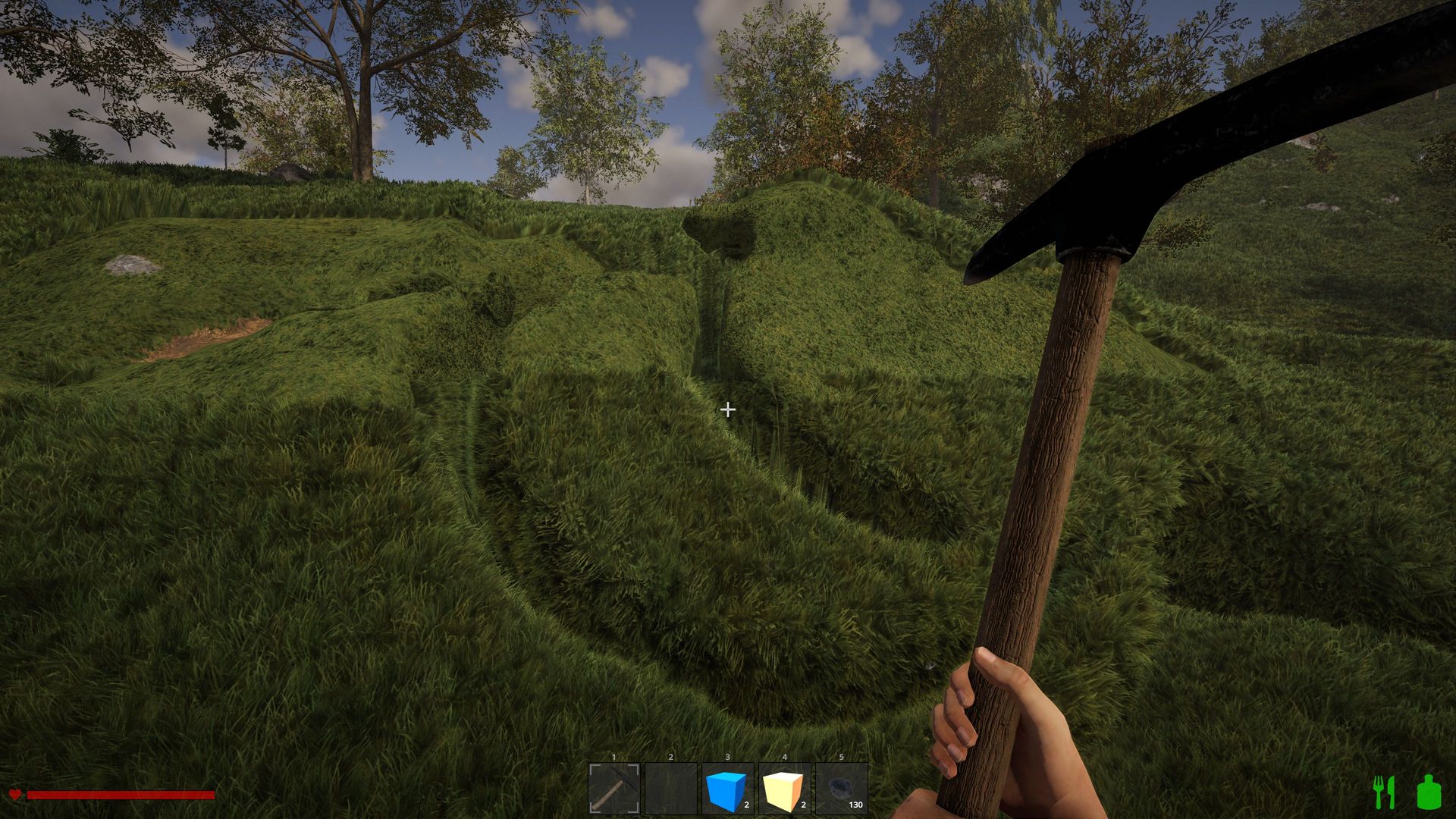Select the pickaxe hotbar slot
This screenshot has height=819, width=1456.
coord(613,789)
